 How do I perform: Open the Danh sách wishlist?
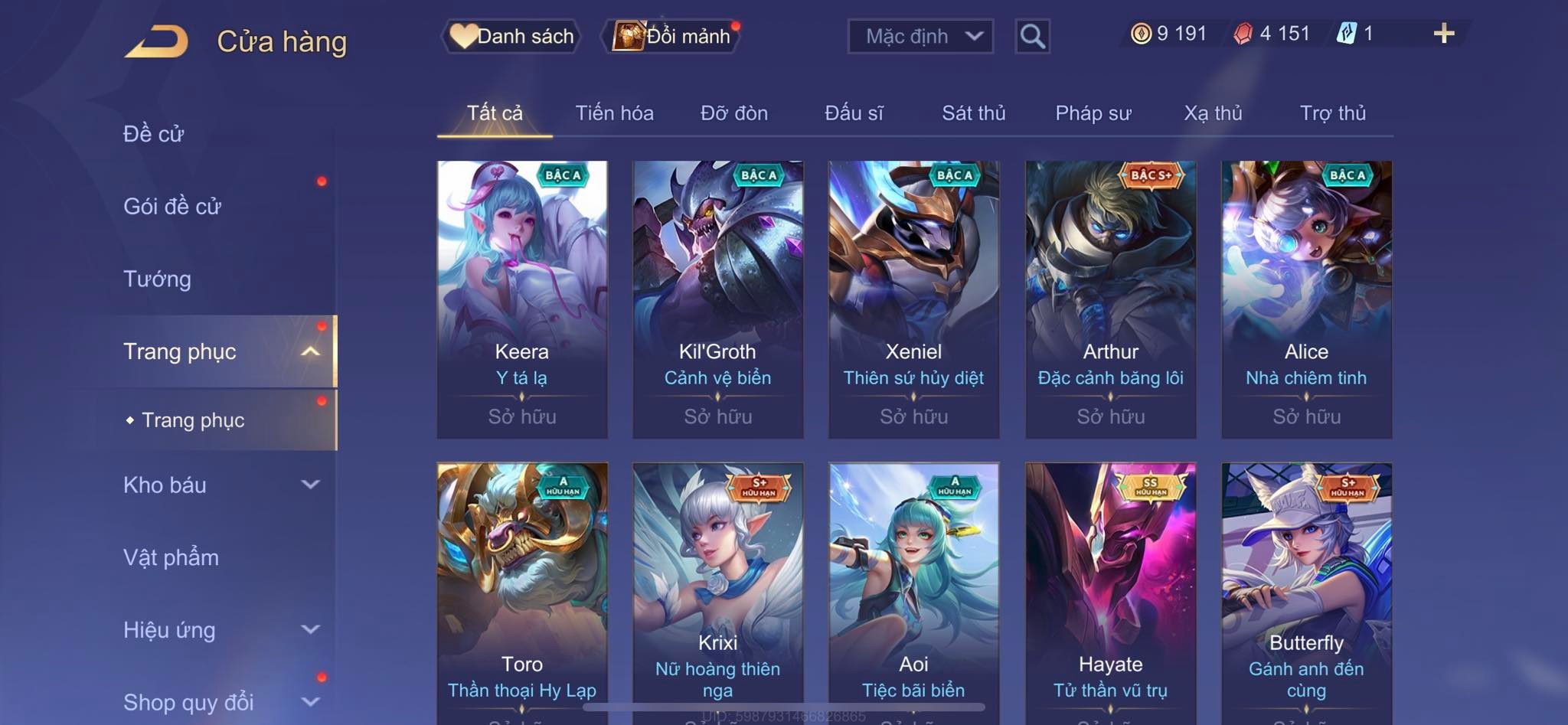[512, 36]
